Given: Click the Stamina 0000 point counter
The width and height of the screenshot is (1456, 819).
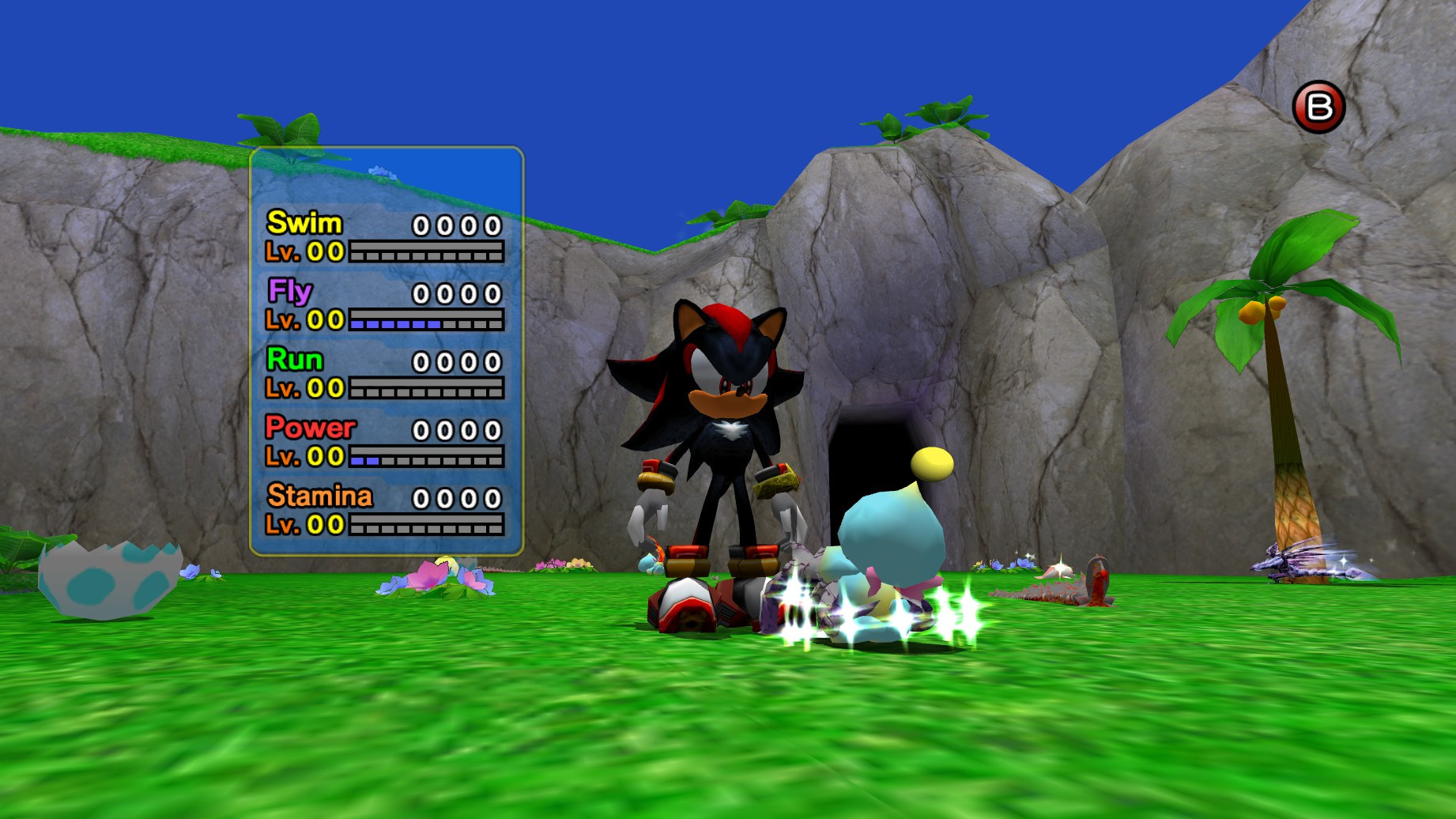Looking at the screenshot, I should (x=457, y=498).
